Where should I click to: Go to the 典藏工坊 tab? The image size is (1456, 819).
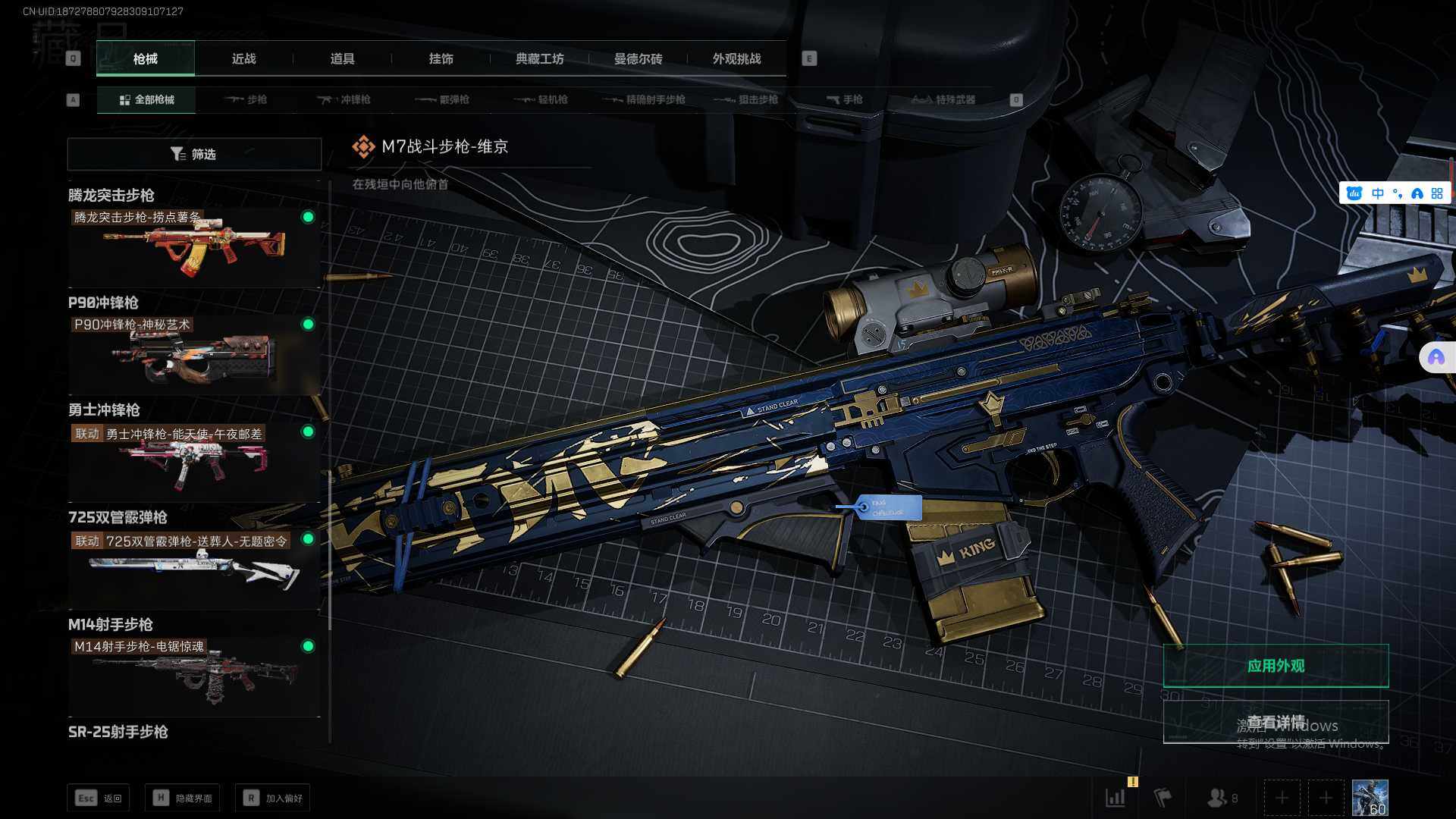539,59
